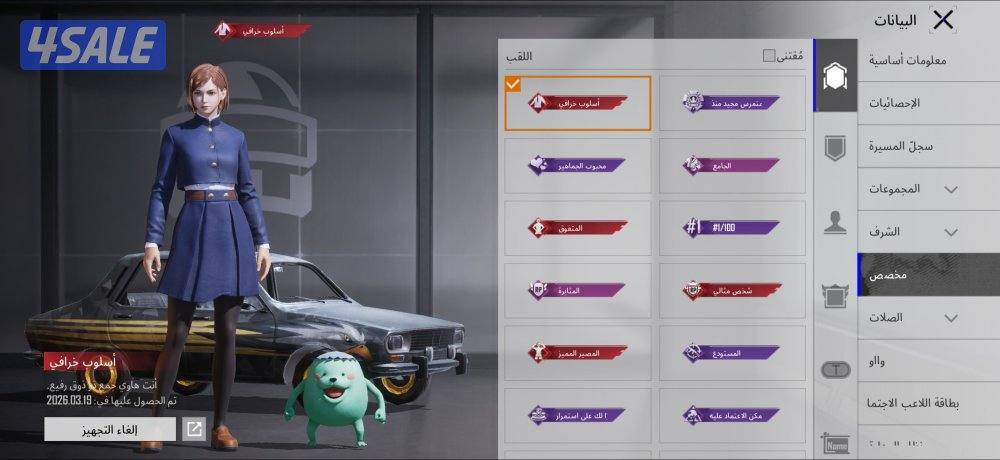Open معلومات أساسية in the side menu

coord(907,60)
